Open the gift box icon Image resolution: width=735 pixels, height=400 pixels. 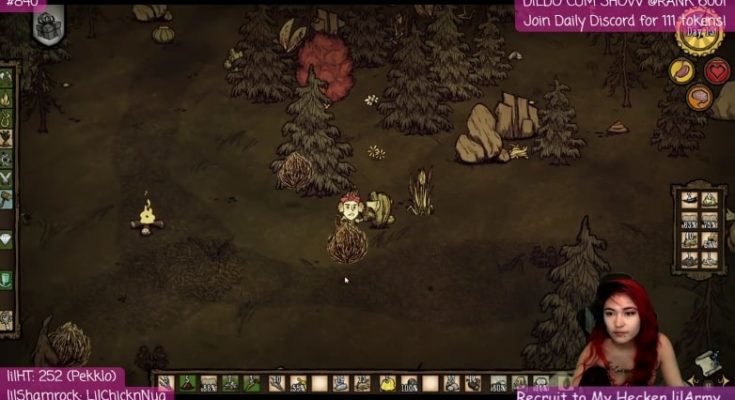click(x=47, y=28)
